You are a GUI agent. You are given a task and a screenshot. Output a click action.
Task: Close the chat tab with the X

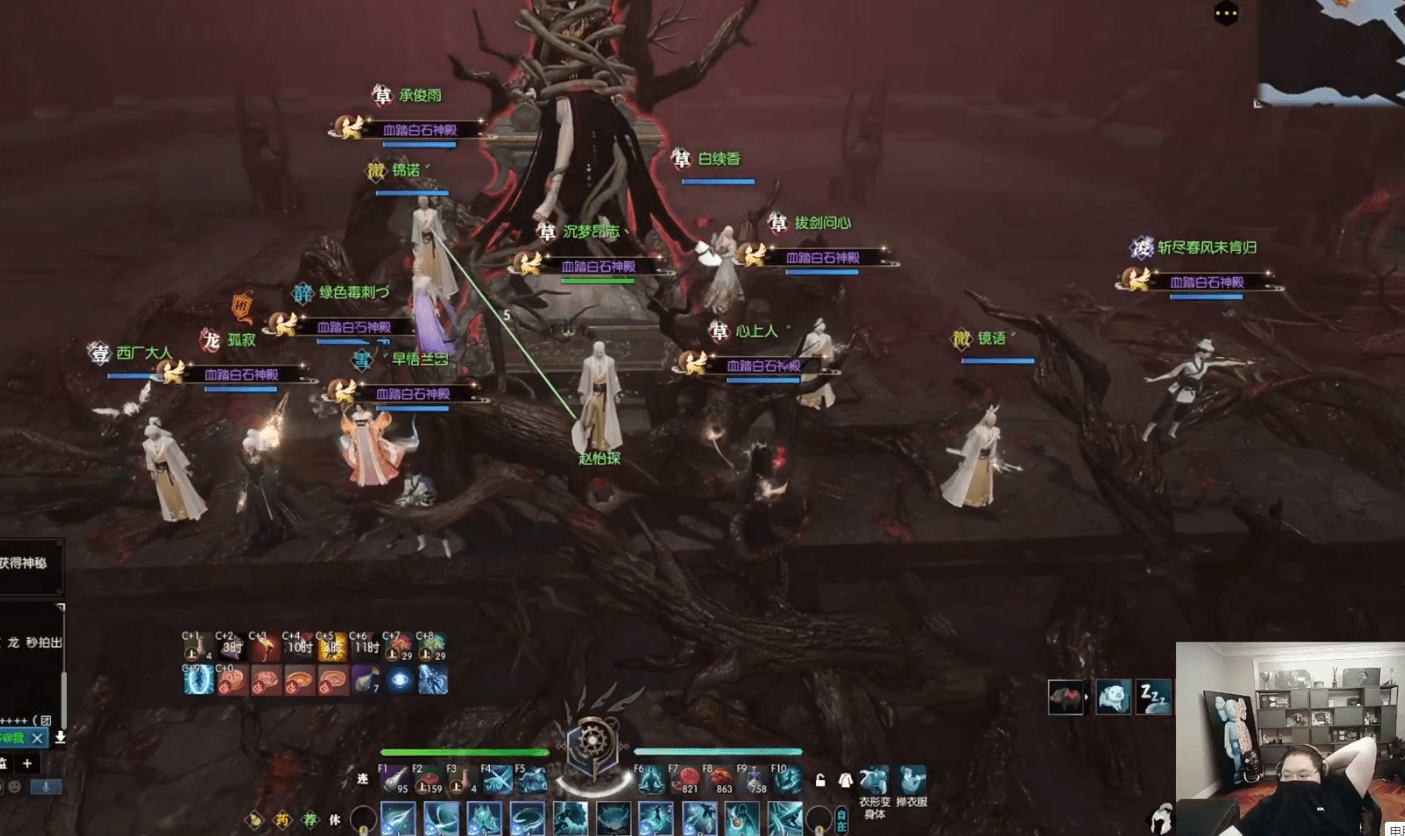point(37,738)
